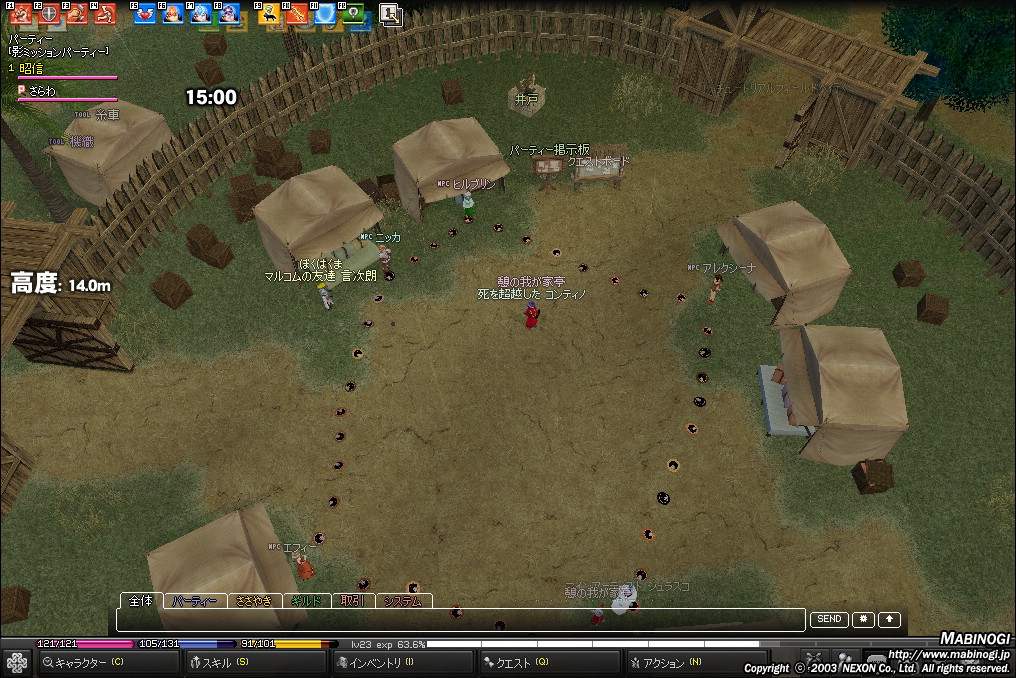Switch to the 全体 chat tab

click(x=141, y=601)
